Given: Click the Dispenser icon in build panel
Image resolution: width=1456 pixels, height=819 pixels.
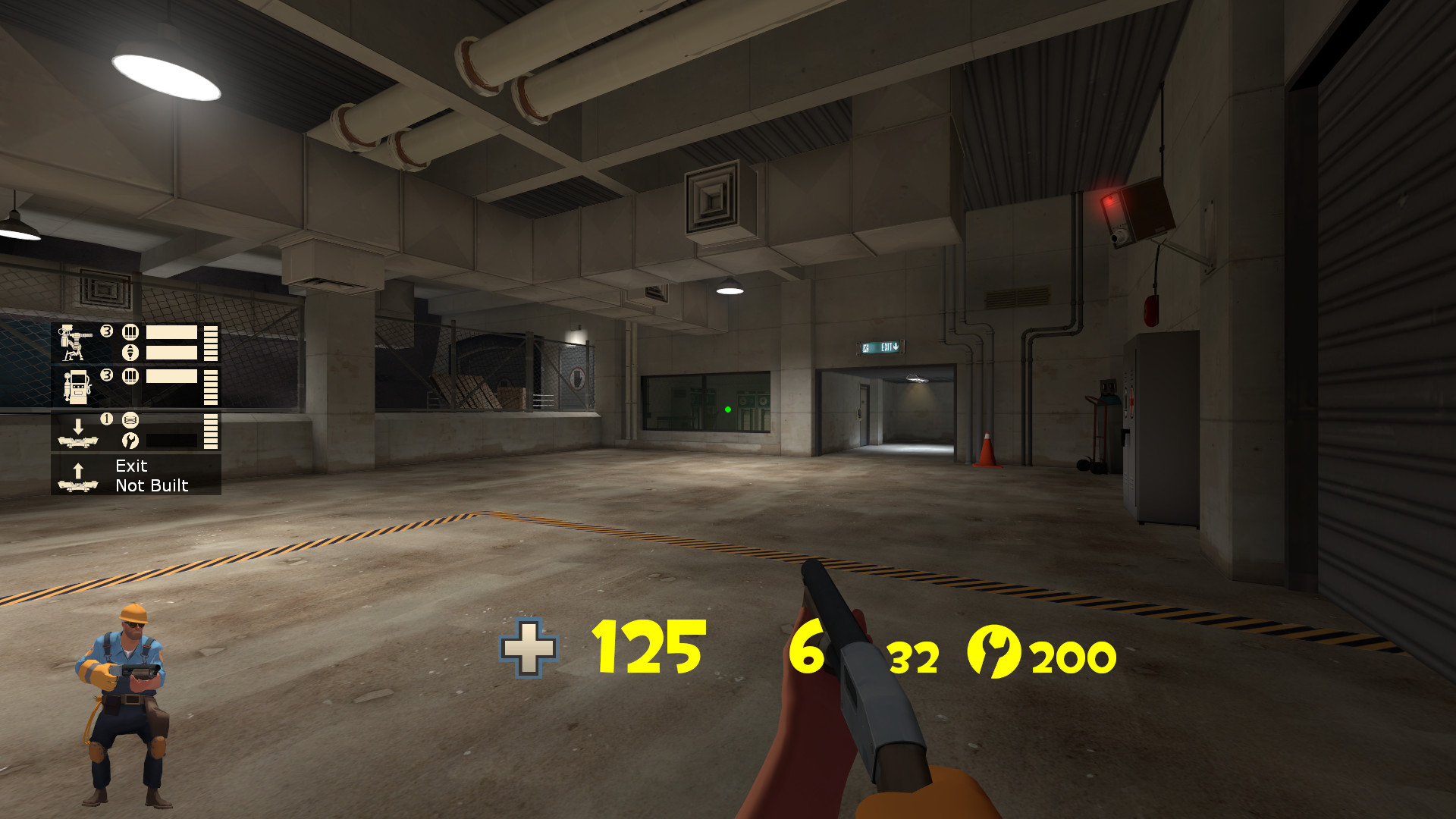Looking at the screenshot, I should tap(77, 387).
